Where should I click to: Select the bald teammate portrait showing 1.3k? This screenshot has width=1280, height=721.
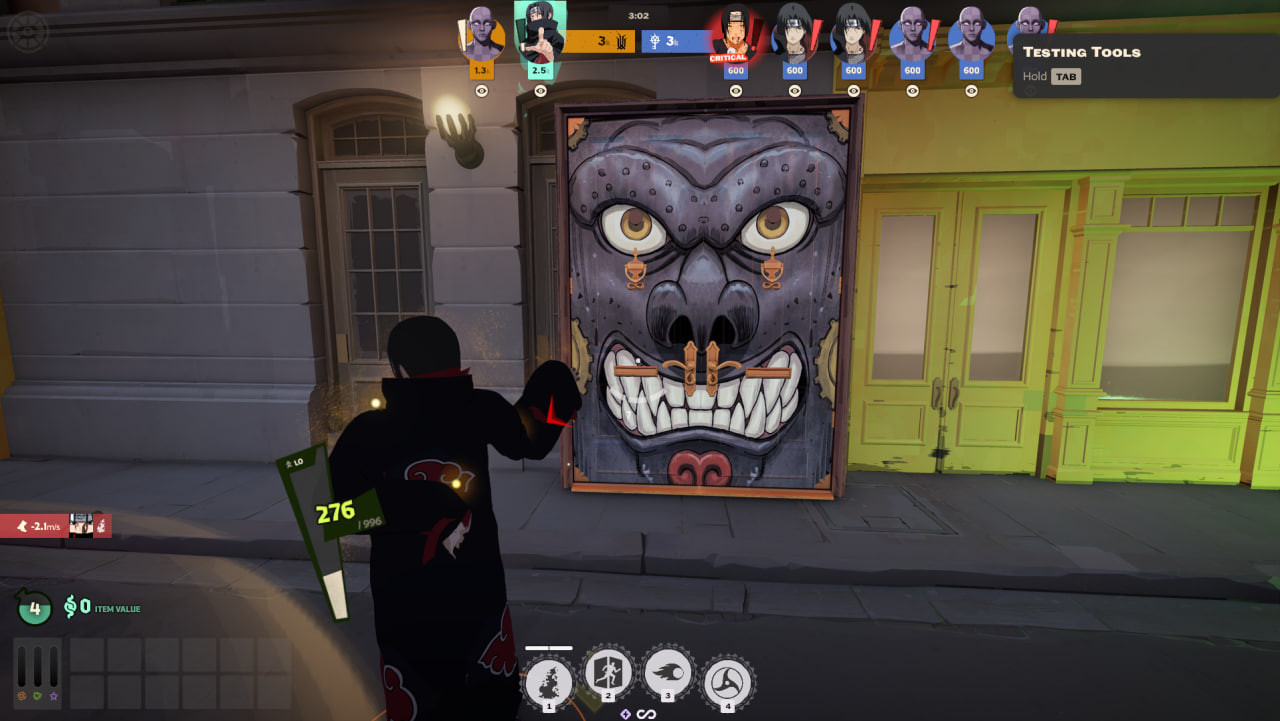coord(481,35)
